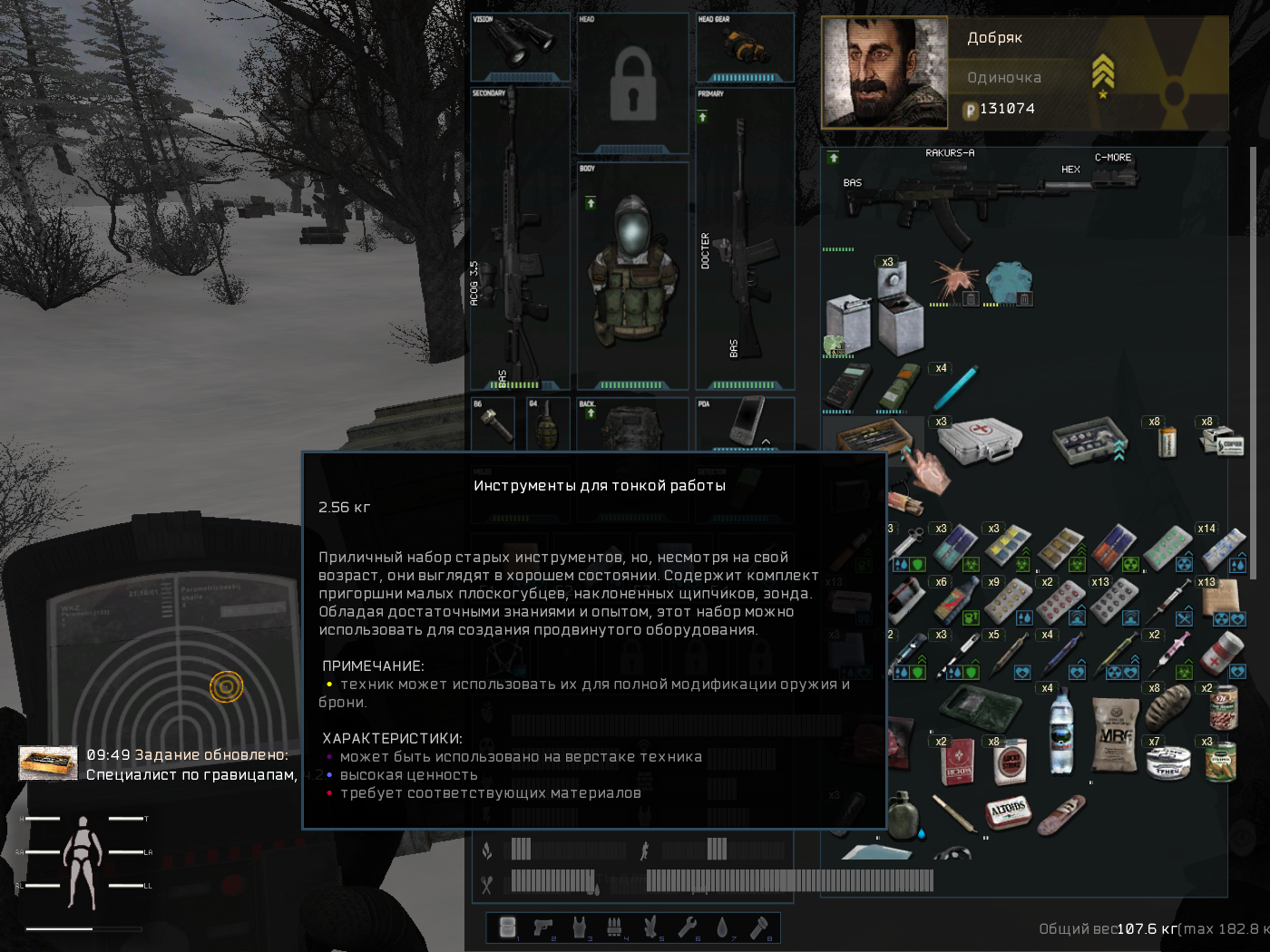This screenshot has width=1270, height=952.
Task: Click the water bottle stack
Action: [1060, 734]
